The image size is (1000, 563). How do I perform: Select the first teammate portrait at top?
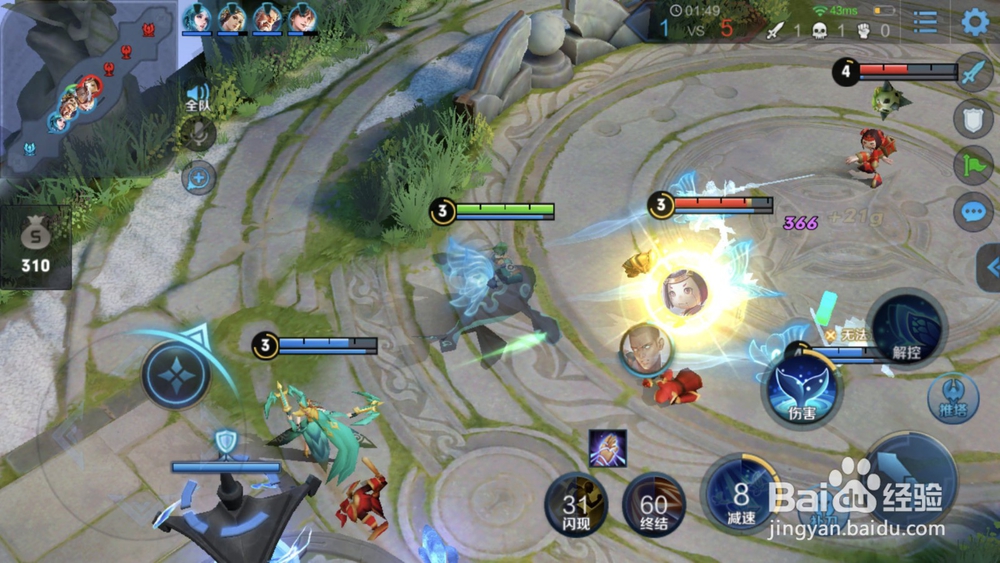(x=197, y=18)
